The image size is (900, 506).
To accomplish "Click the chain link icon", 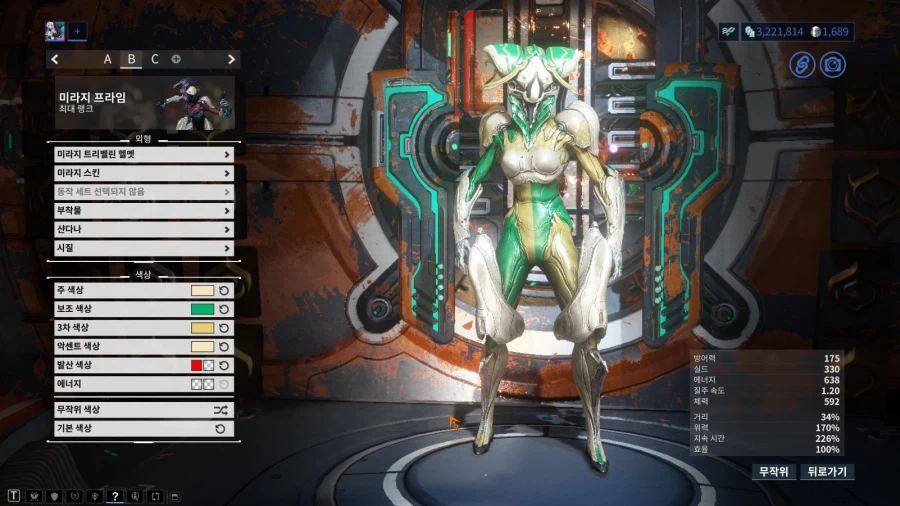I will (x=802, y=65).
